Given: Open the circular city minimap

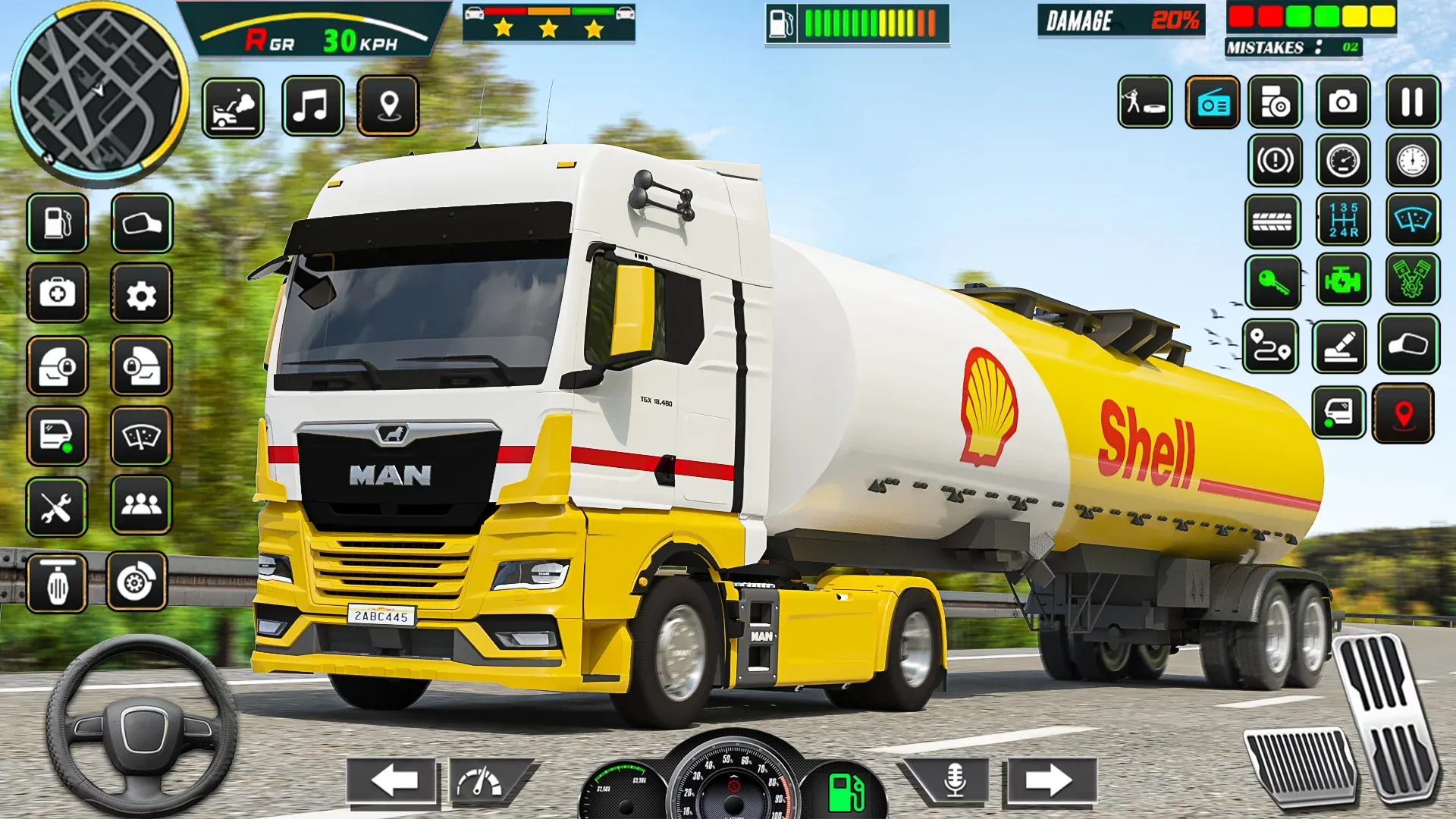Looking at the screenshot, I should tap(99, 93).
